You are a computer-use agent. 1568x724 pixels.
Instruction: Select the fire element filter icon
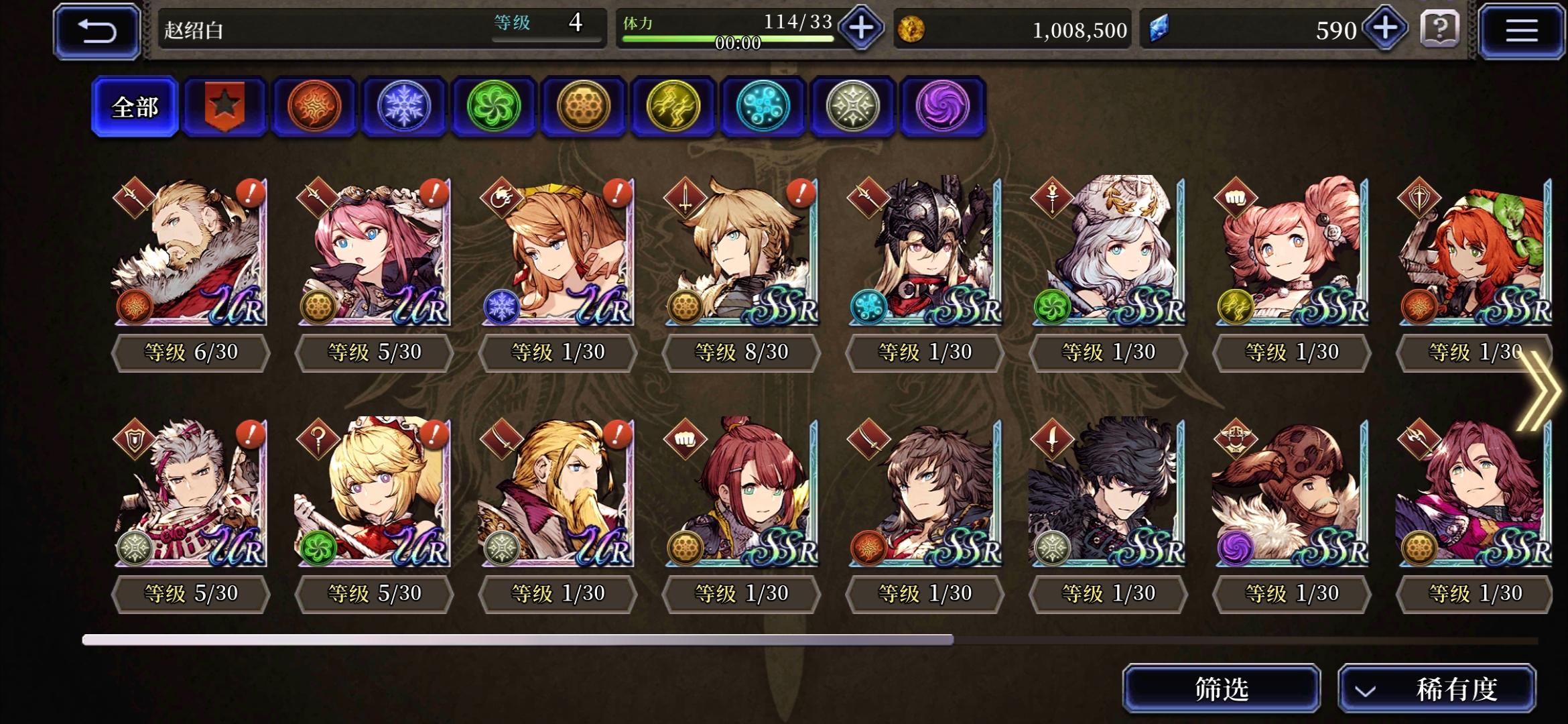(x=314, y=107)
